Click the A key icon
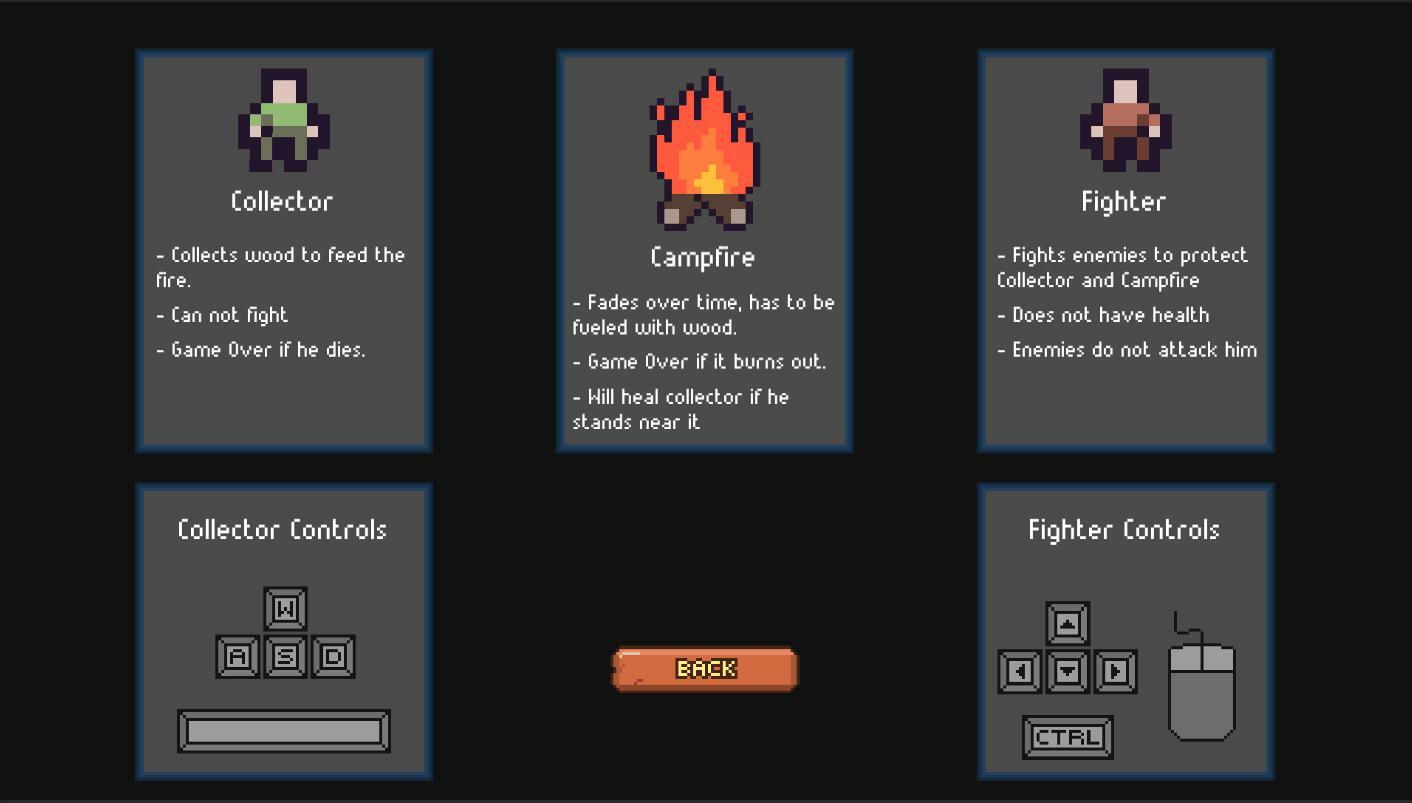Image resolution: width=1412 pixels, height=803 pixels. click(x=235, y=656)
